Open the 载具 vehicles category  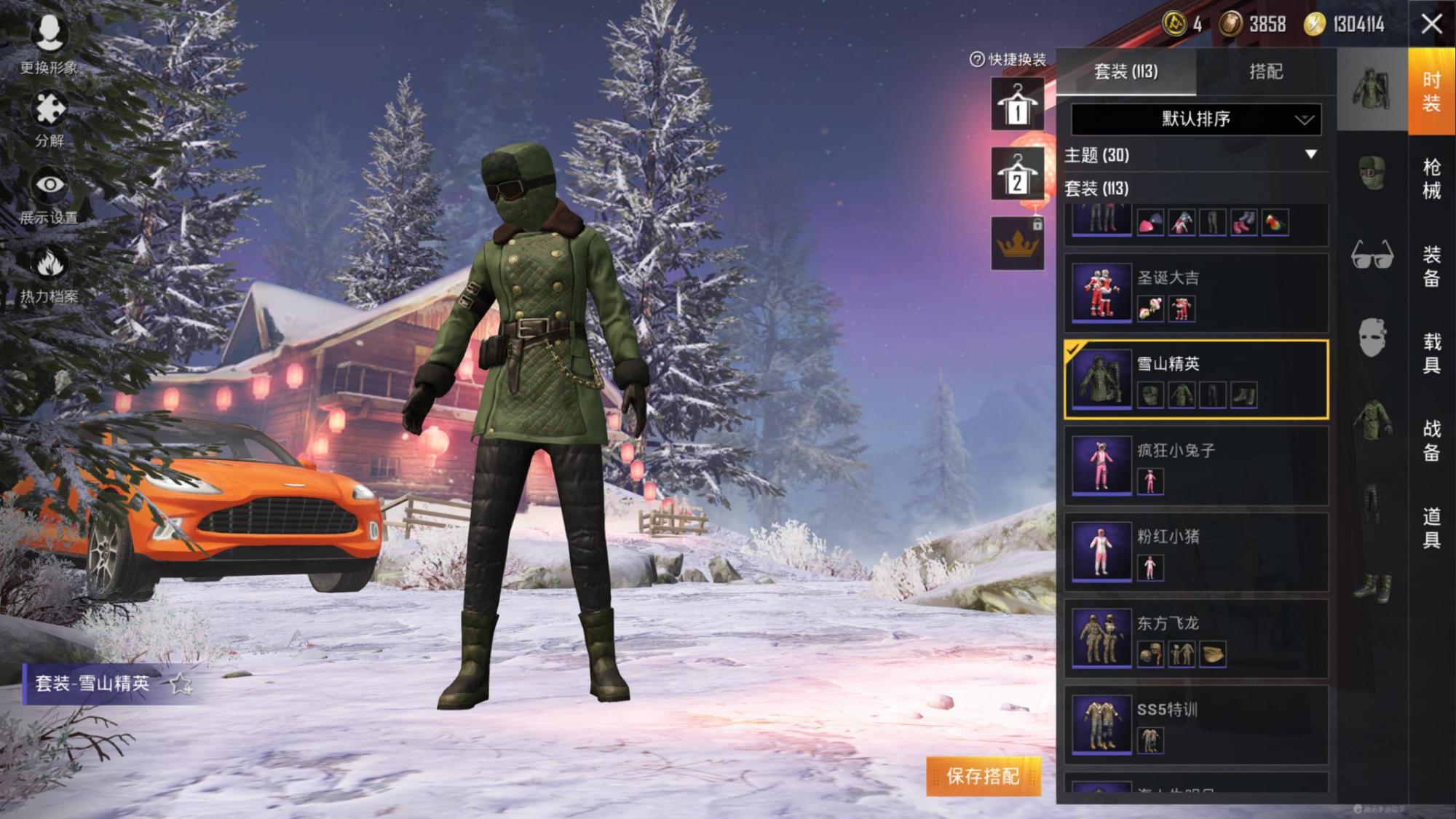pos(1431,353)
